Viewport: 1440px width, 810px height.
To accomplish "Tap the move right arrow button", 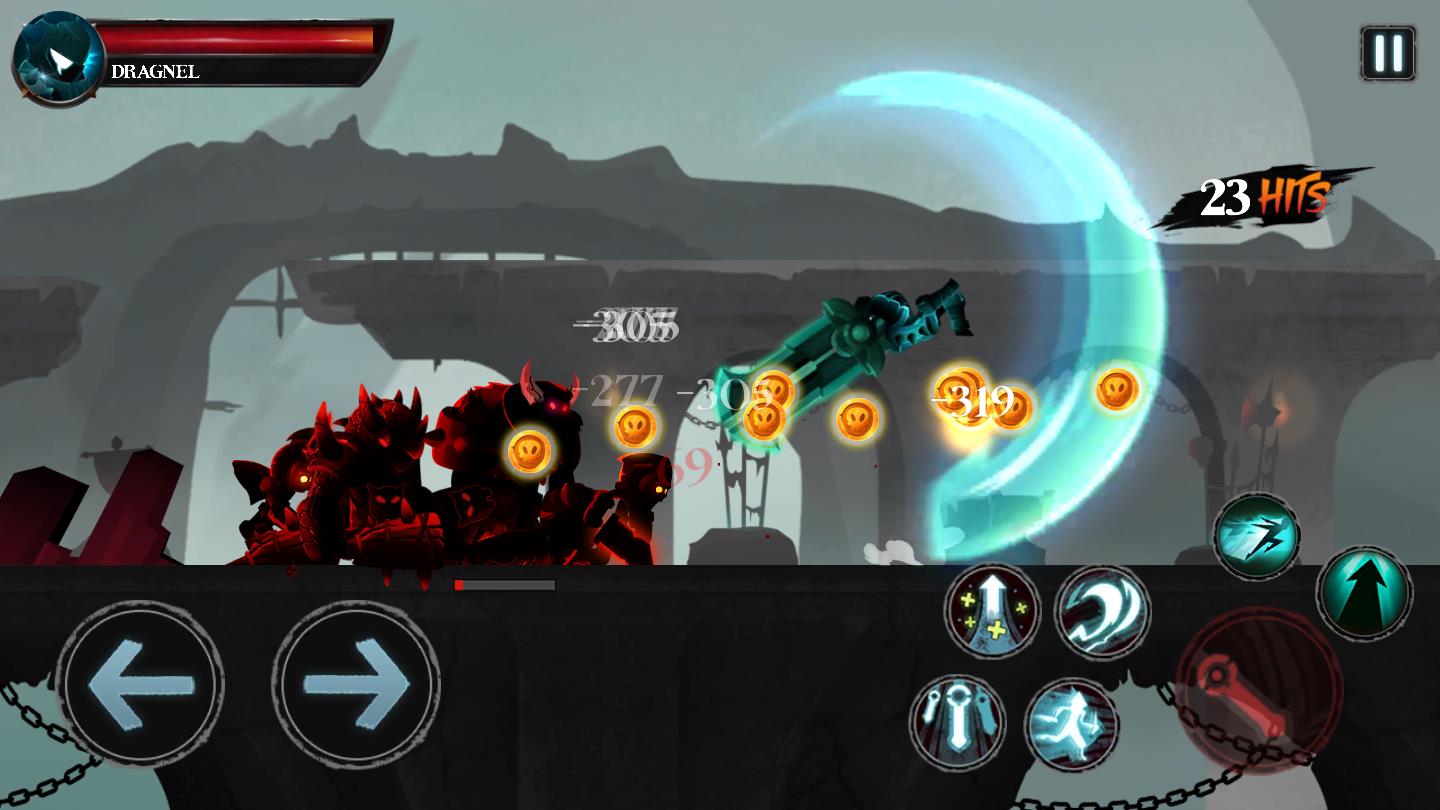I will (x=356, y=685).
